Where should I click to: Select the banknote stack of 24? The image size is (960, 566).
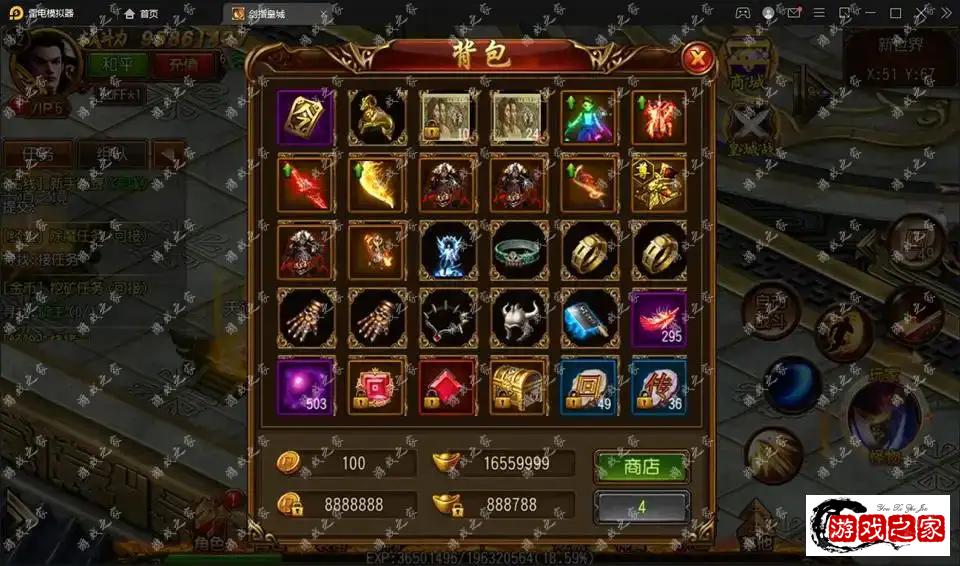coord(518,118)
